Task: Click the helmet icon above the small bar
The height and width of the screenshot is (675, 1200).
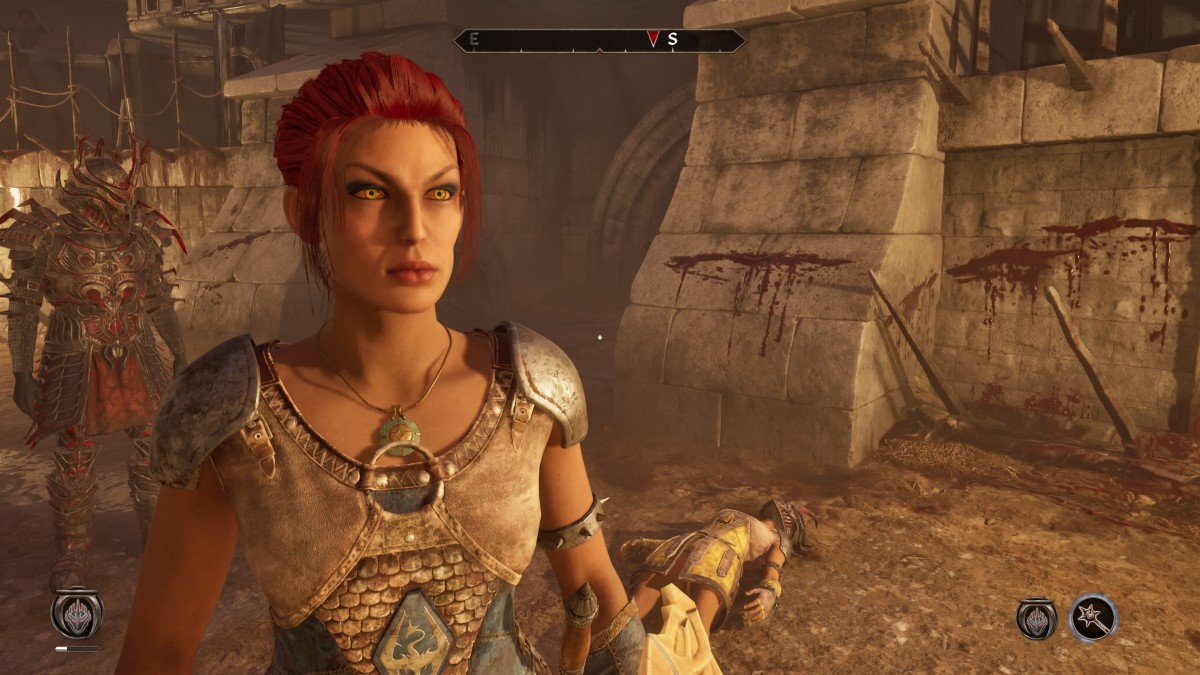Action: [x=77, y=612]
